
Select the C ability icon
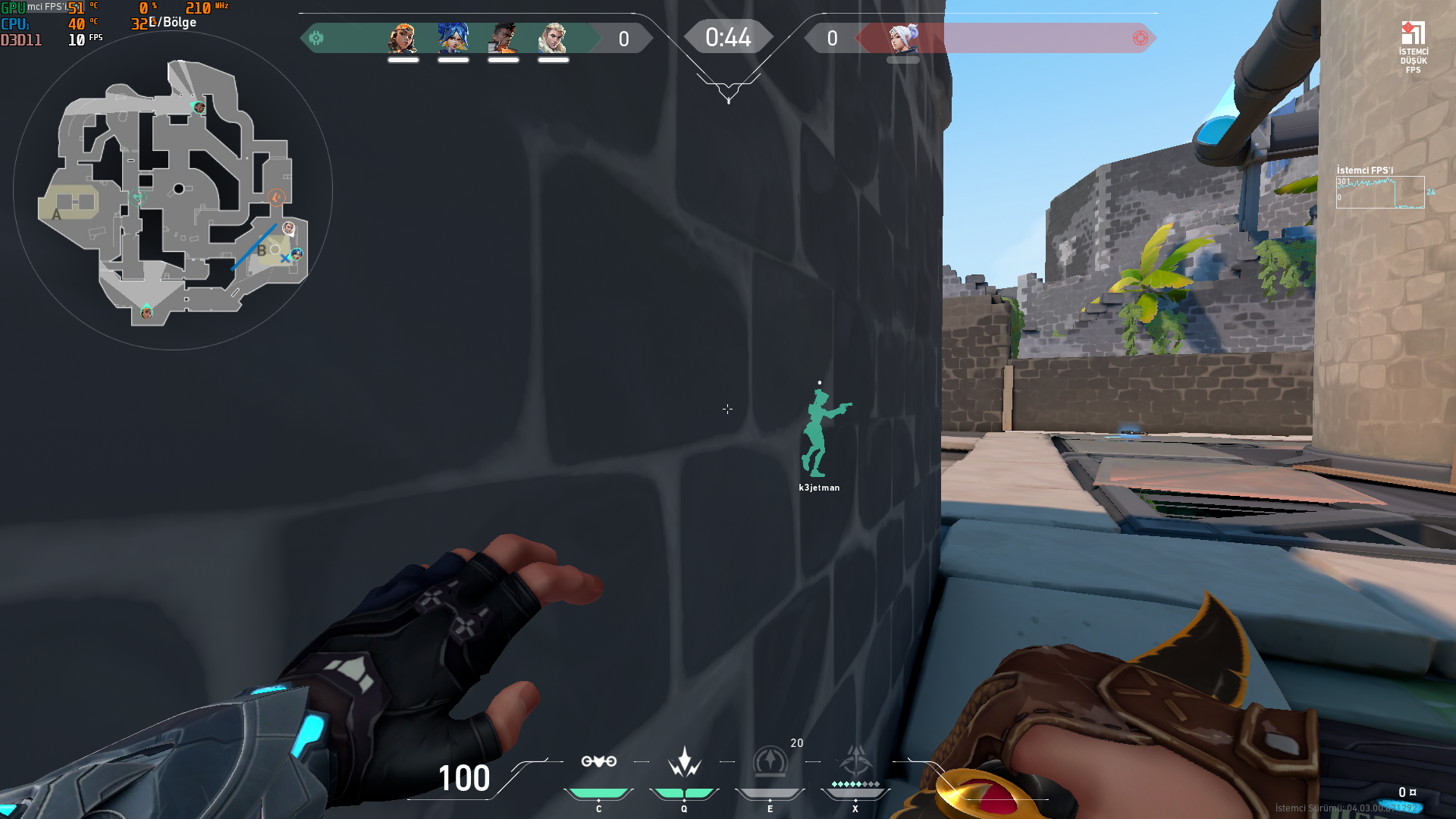(x=598, y=761)
